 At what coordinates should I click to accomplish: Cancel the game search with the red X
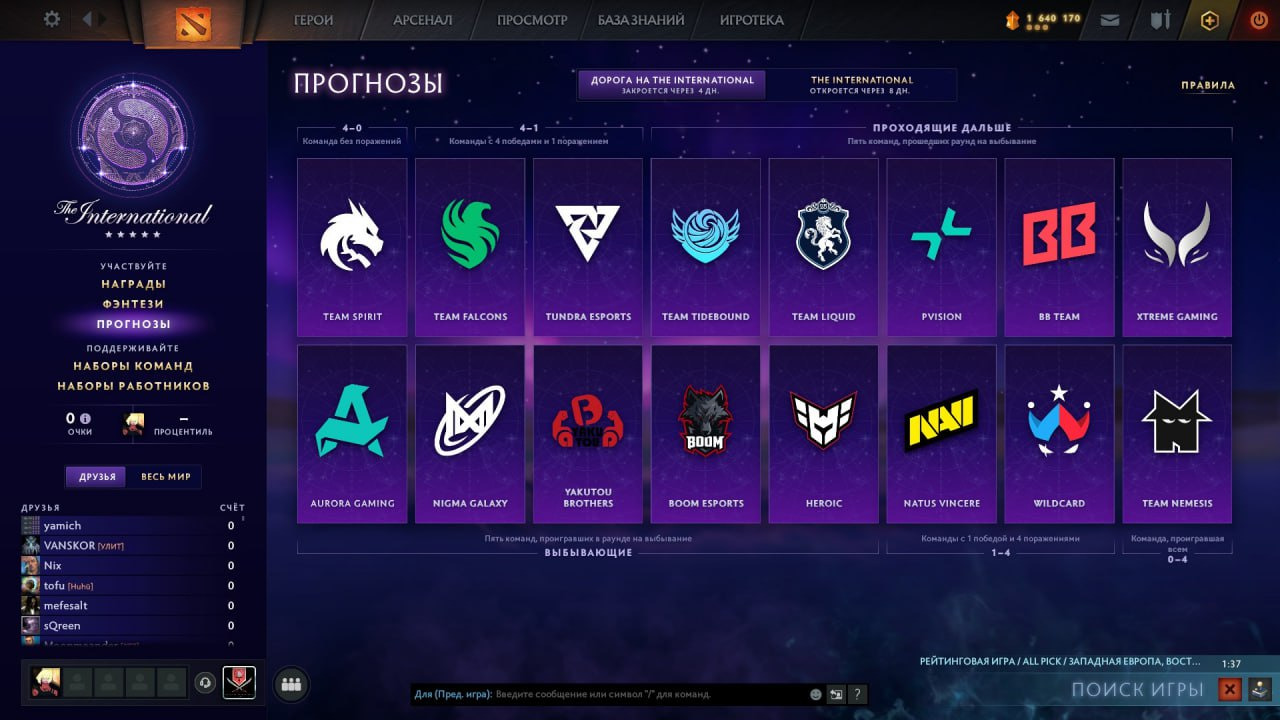tap(1231, 689)
